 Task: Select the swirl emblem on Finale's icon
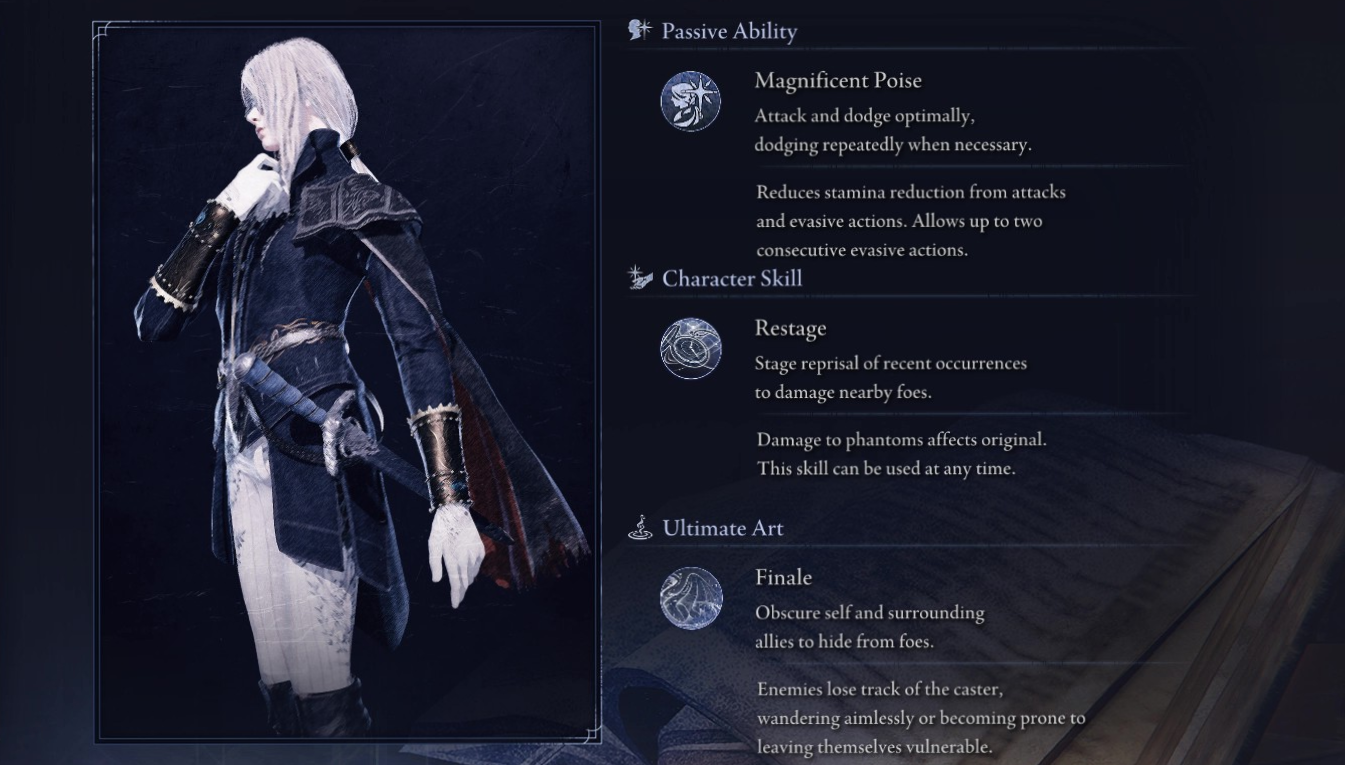690,597
